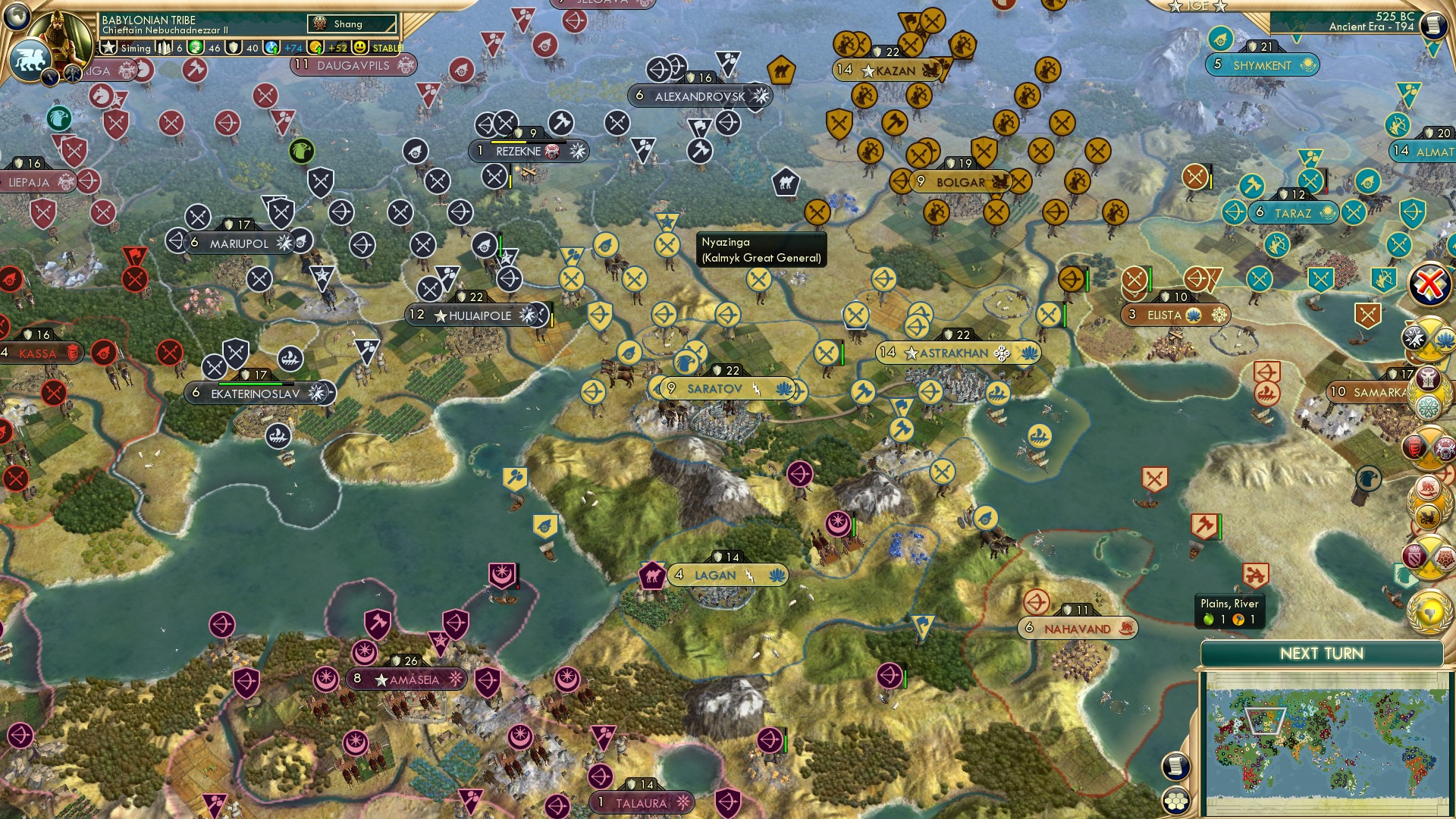
Task: Toggle the hex grid overlay button
Action: click(1175, 801)
